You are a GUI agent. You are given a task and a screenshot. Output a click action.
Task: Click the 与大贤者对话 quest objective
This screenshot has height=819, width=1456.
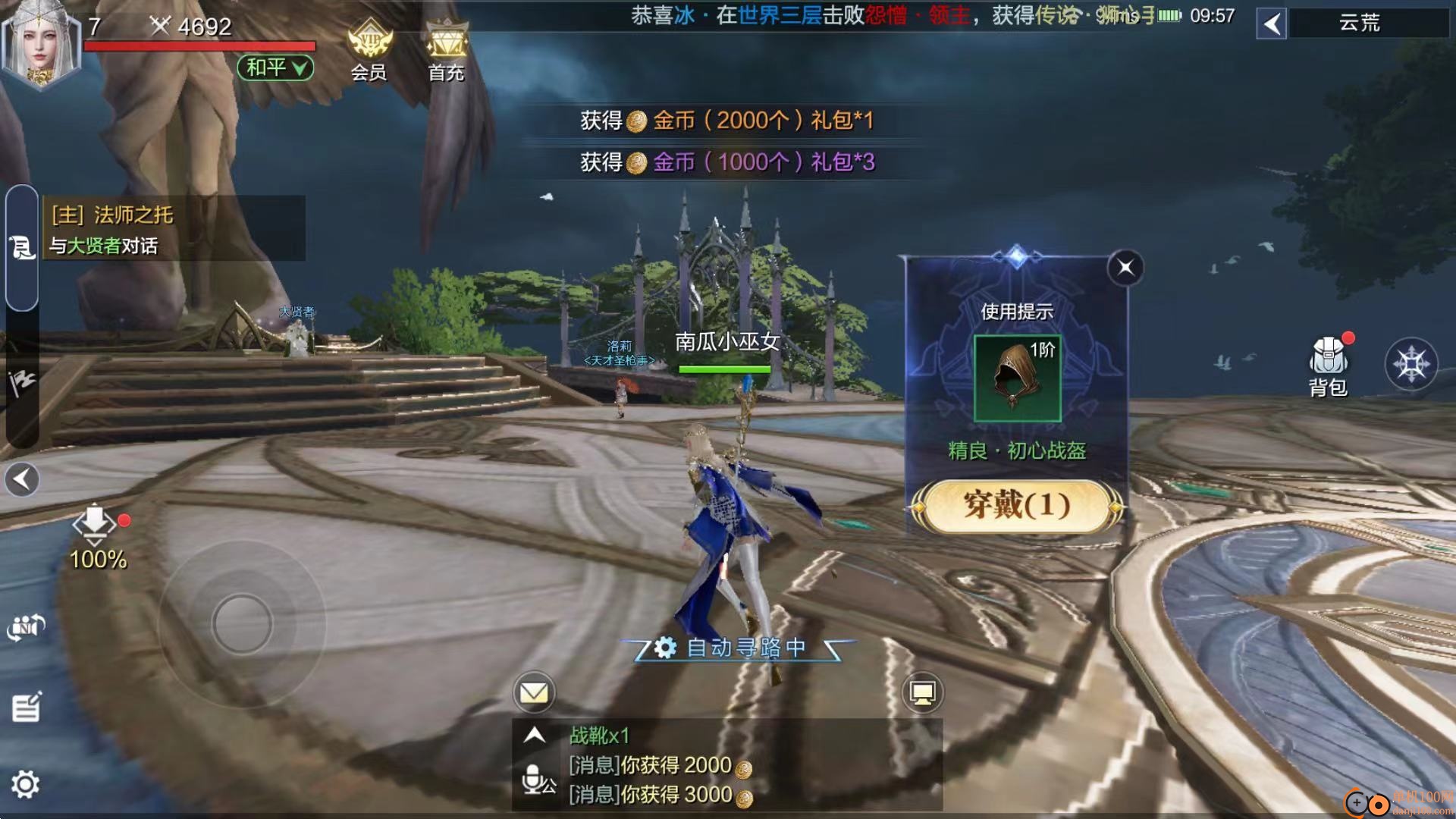(106, 246)
